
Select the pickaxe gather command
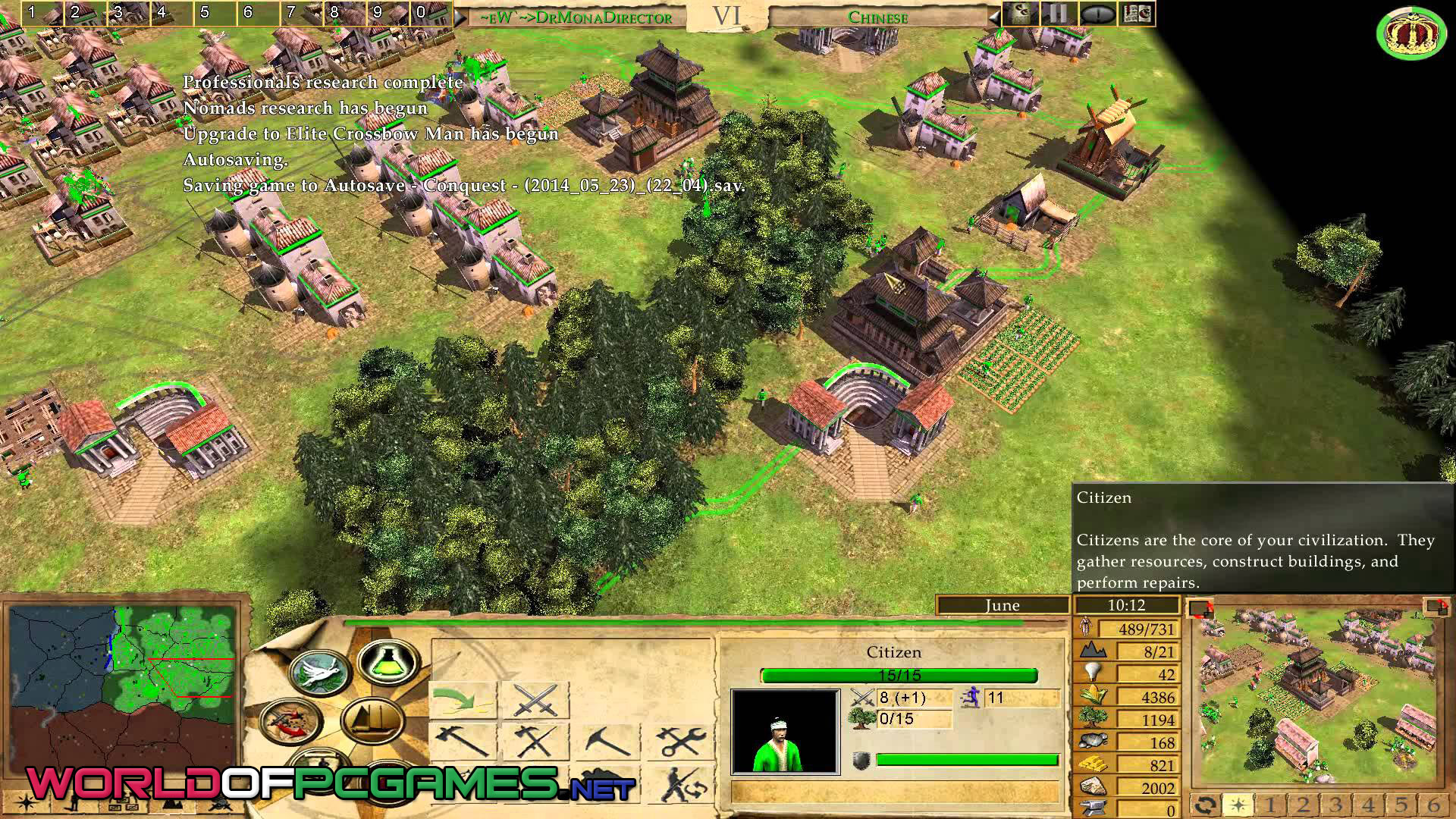point(607,741)
